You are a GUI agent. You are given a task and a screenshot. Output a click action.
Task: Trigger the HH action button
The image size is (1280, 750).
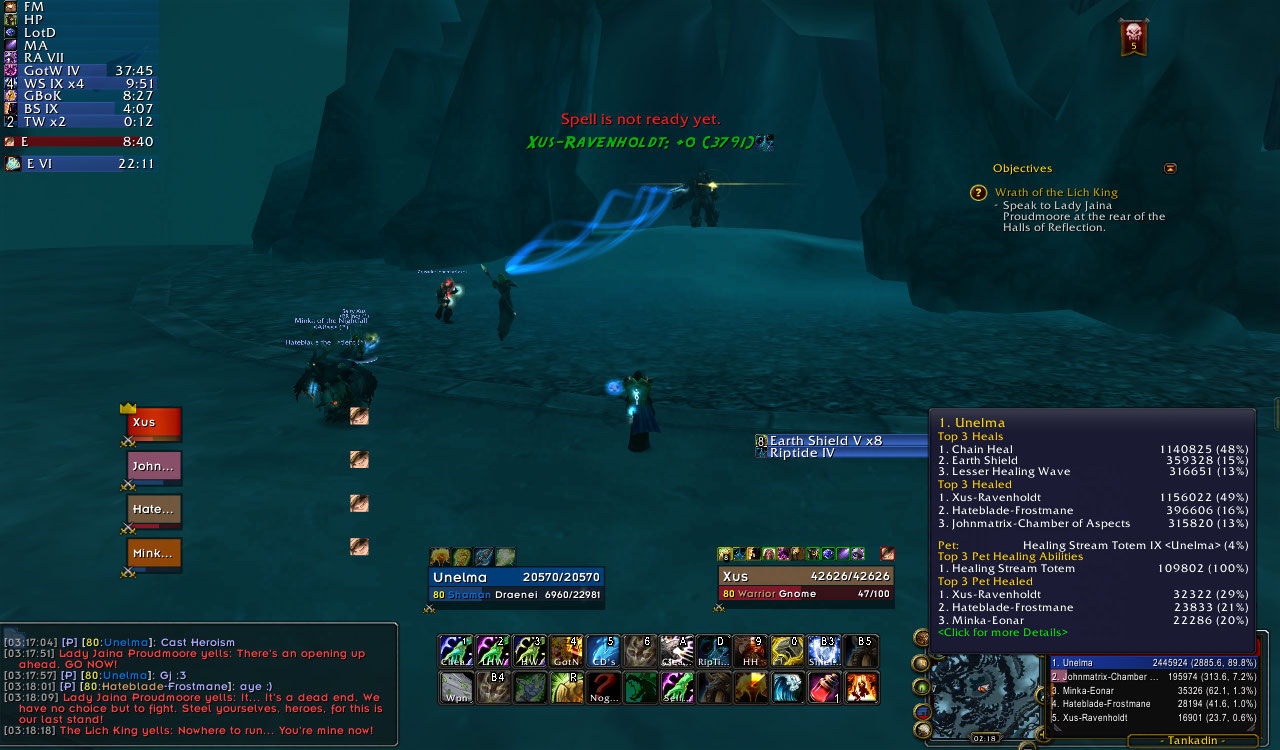[x=750, y=651]
